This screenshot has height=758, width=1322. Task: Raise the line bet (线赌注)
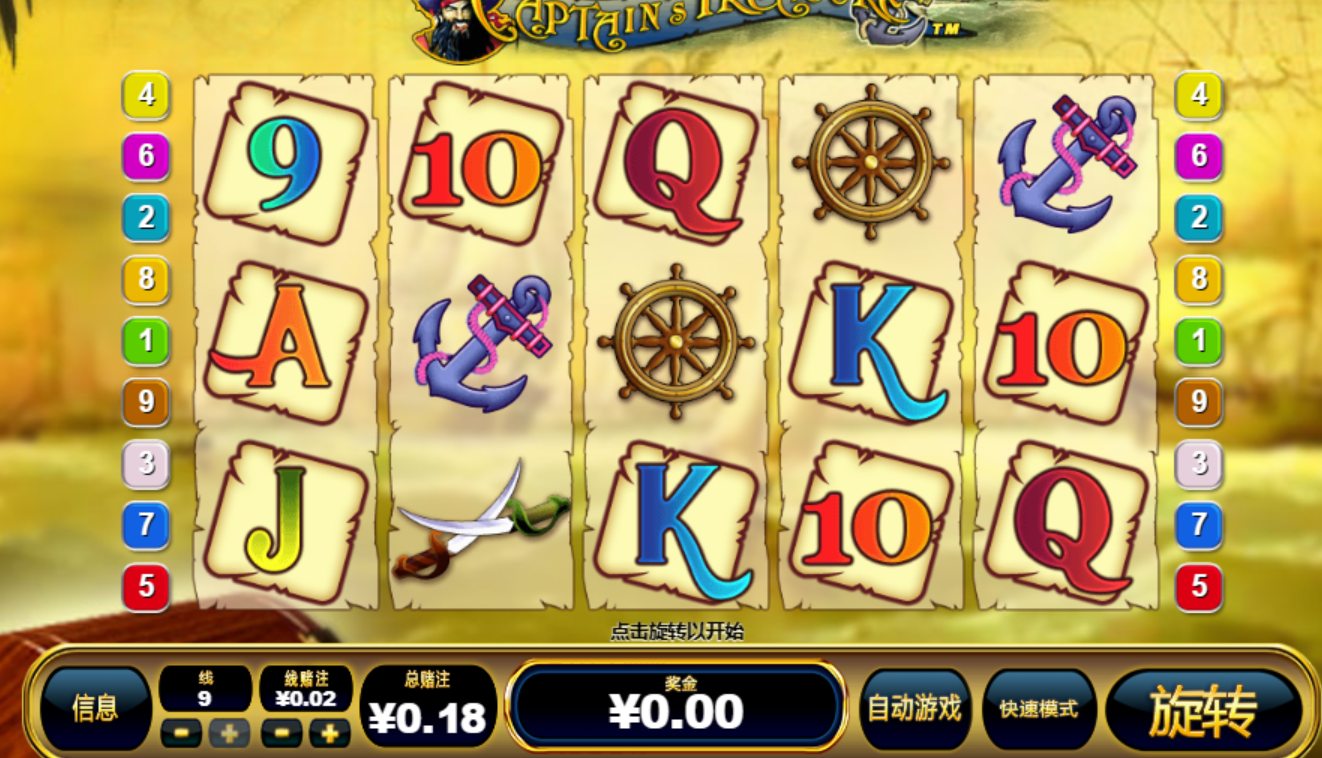pyautogui.click(x=329, y=733)
